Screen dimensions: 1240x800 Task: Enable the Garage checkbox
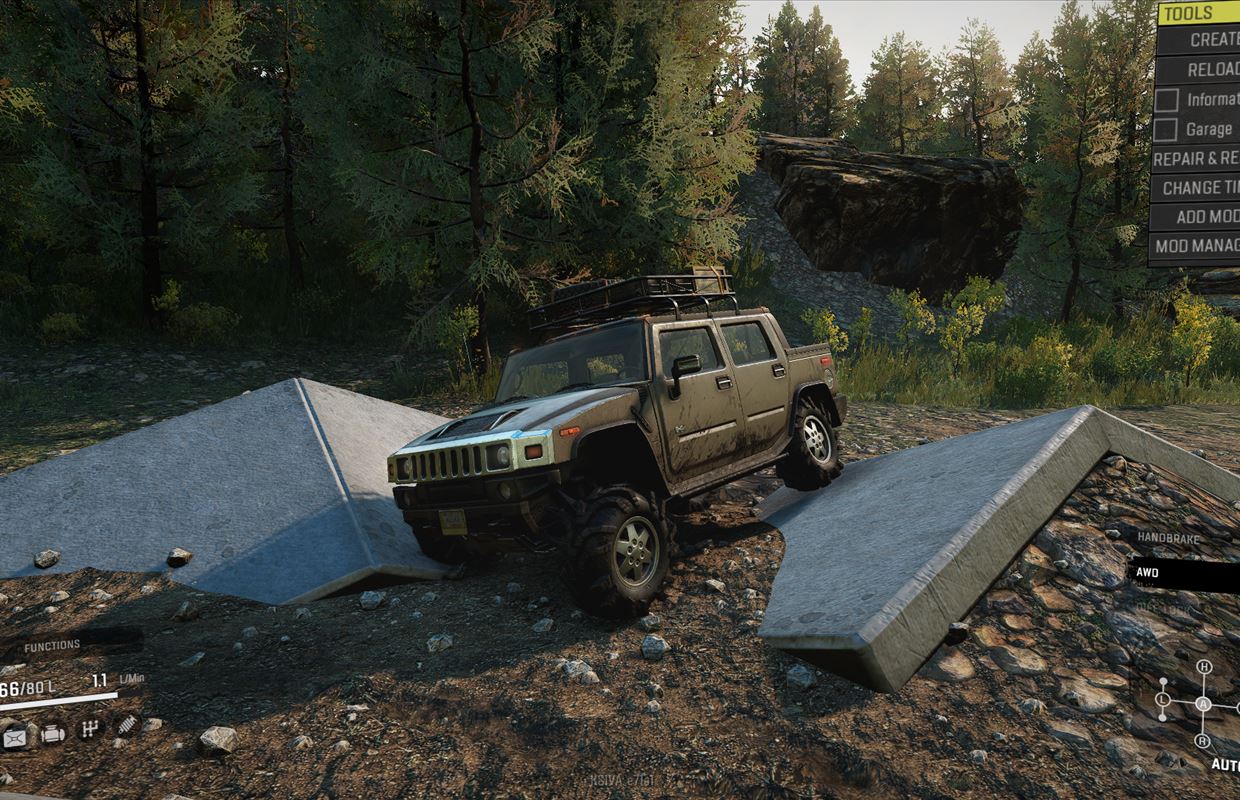[x=1166, y=129]
